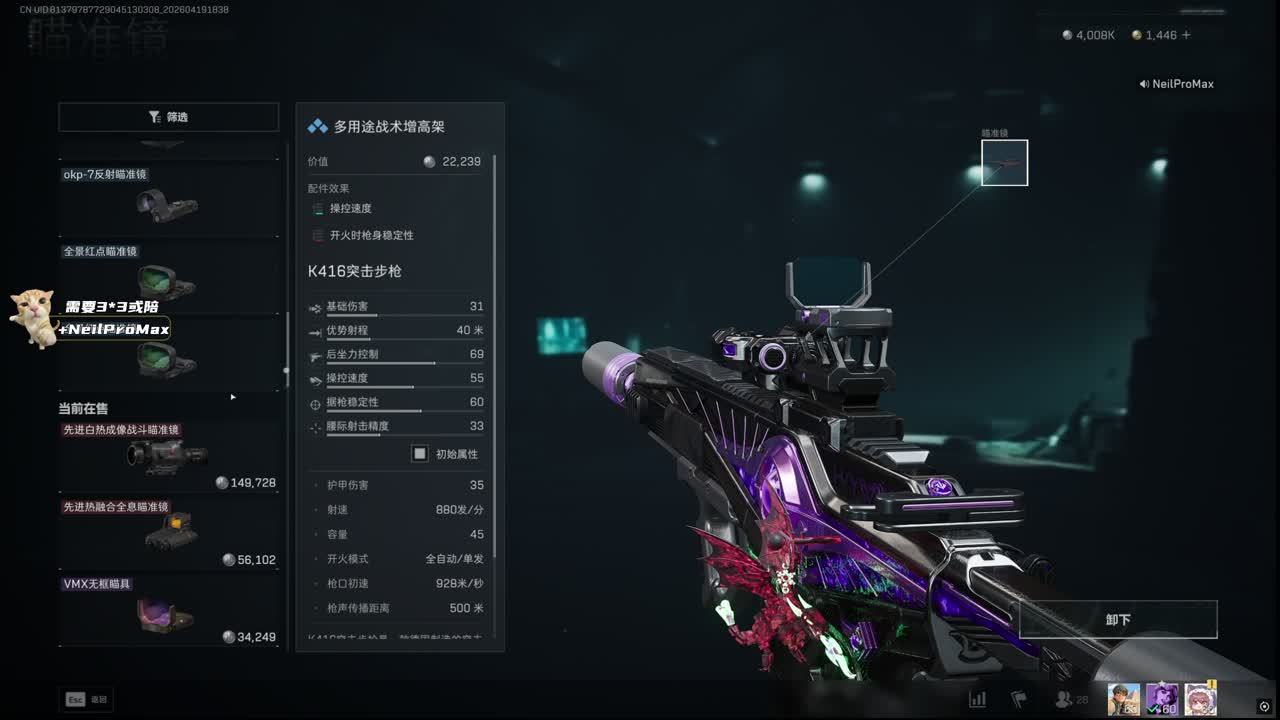Screen dimensions: 1280x720
Task: Select the 瞄准镜 attachment slot on weapon
Action: 1004,163
